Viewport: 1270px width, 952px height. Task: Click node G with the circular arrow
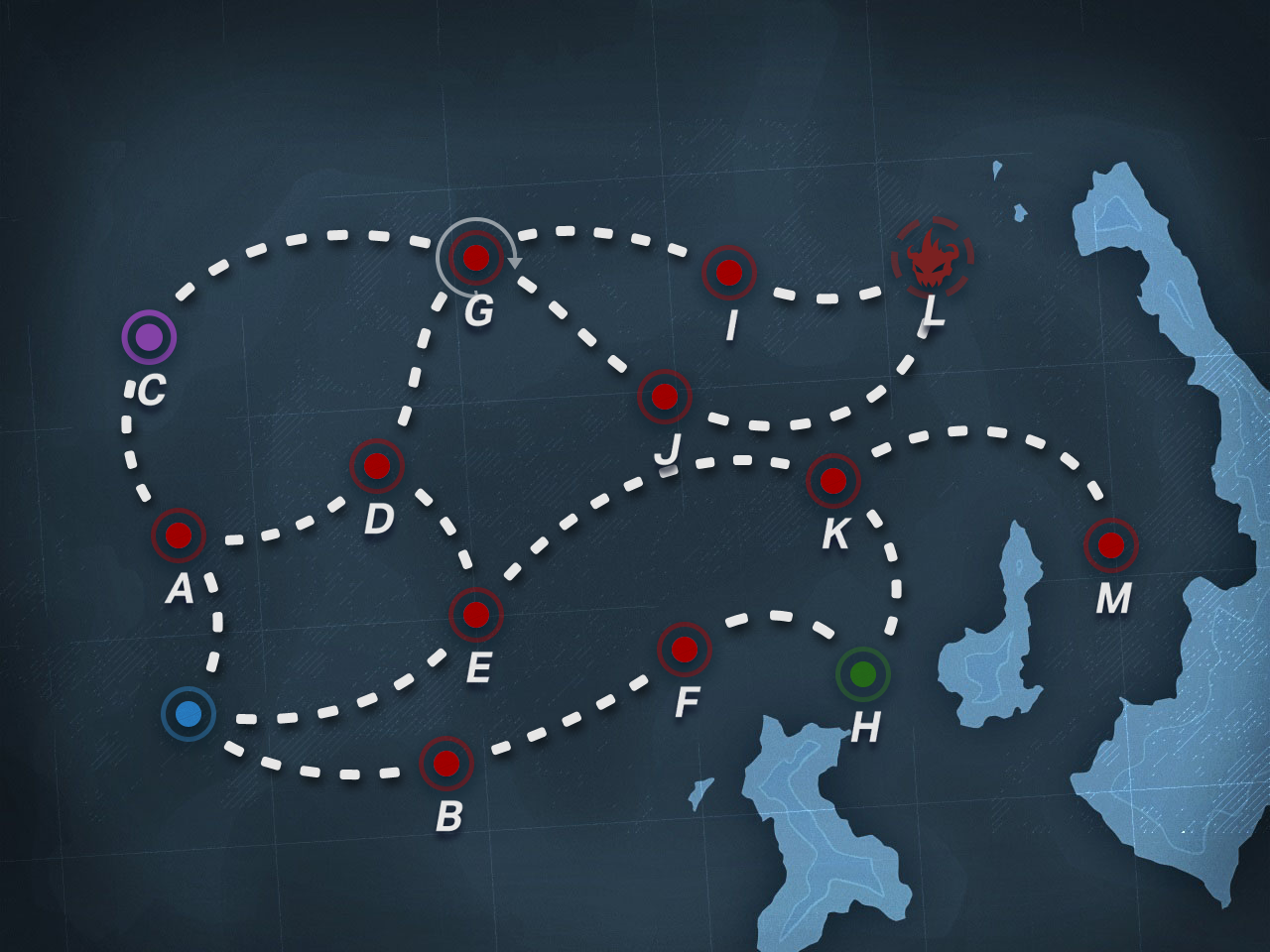coord(476,258)
